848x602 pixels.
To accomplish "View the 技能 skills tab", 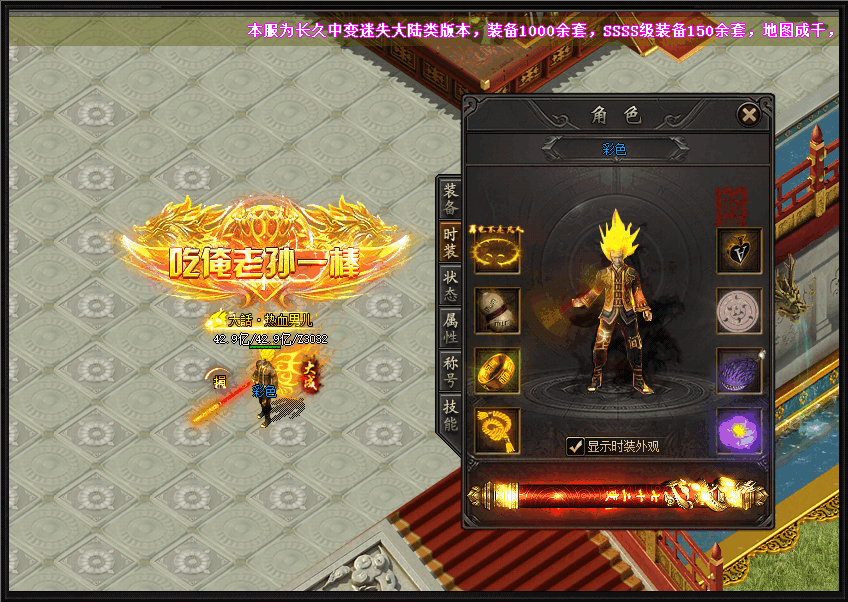I will pos(450,414).
